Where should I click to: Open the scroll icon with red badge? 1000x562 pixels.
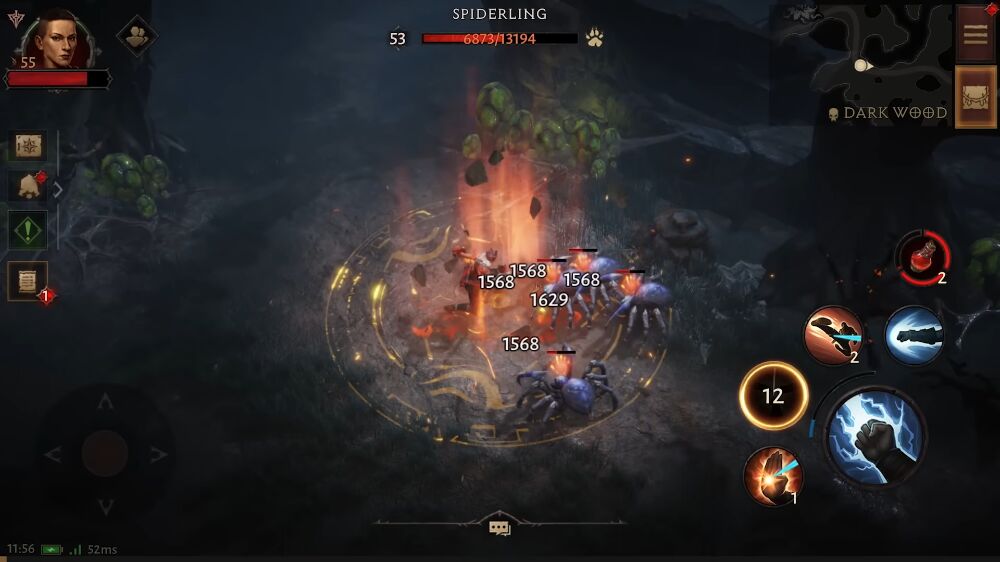(27, 281)
